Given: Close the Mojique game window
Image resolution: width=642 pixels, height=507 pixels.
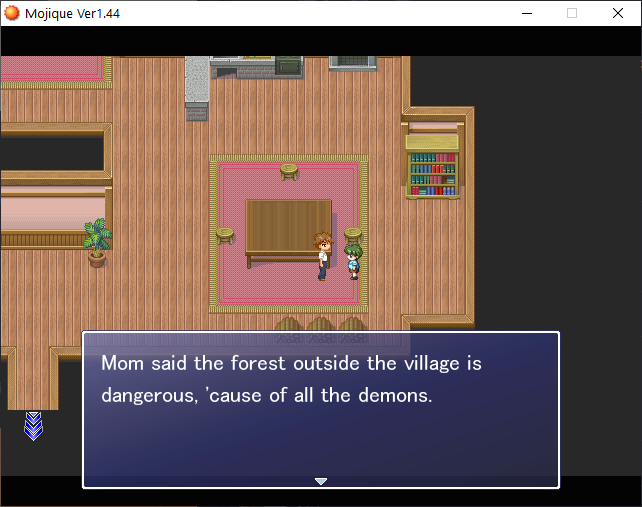Looking at the screenshot, I should (x=618, y=13).
